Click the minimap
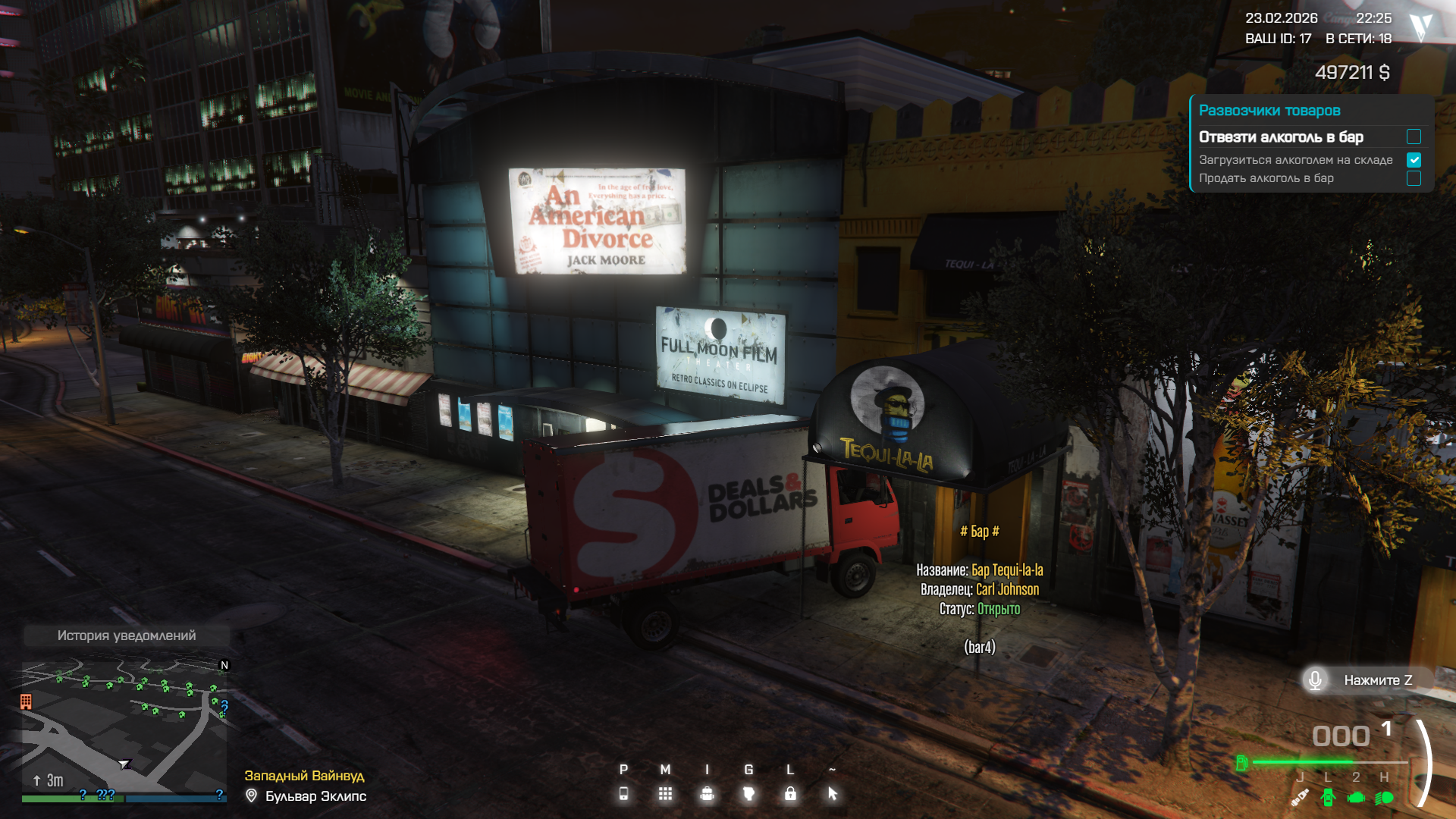The width and height of the screenshot is (1456, 819). pos(125,726)
